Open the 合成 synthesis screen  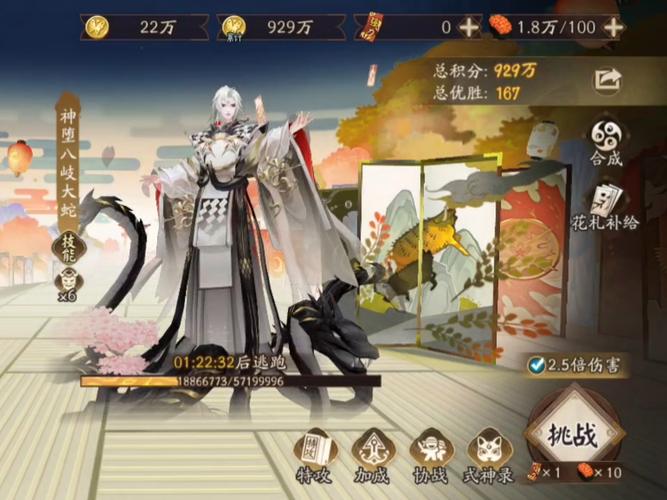(x=605, y=140)
